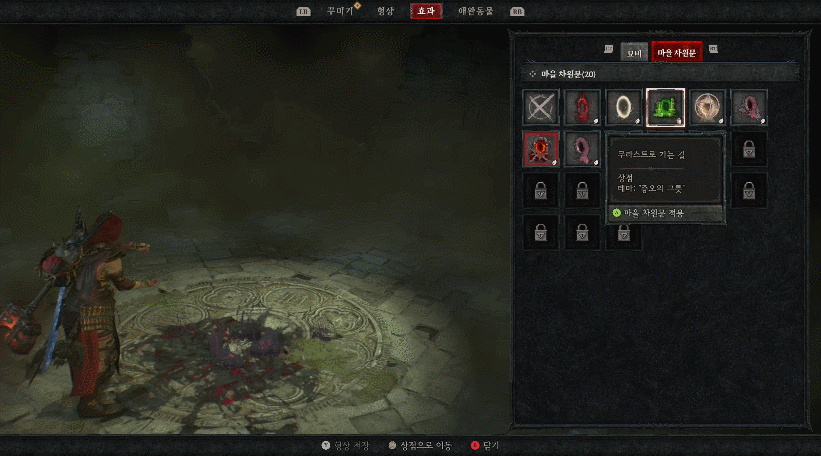
Task: Switch to the 꾸미기 tab
Action: click(340, 11)
